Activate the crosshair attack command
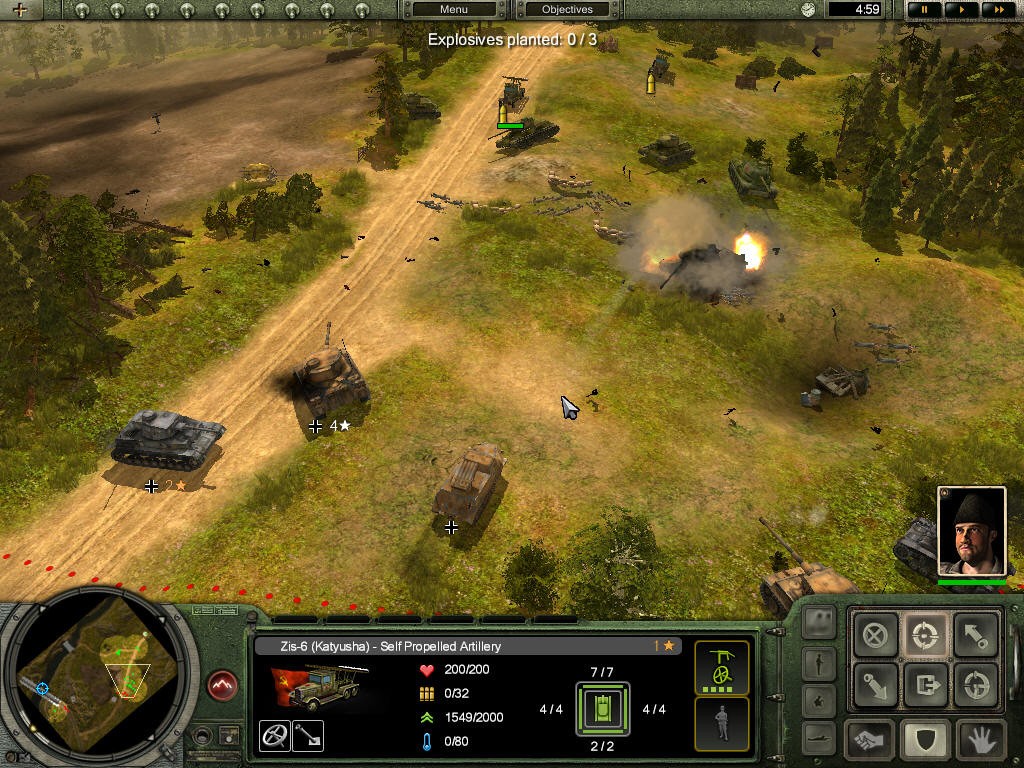The image size is (1024, 768). 926,635
